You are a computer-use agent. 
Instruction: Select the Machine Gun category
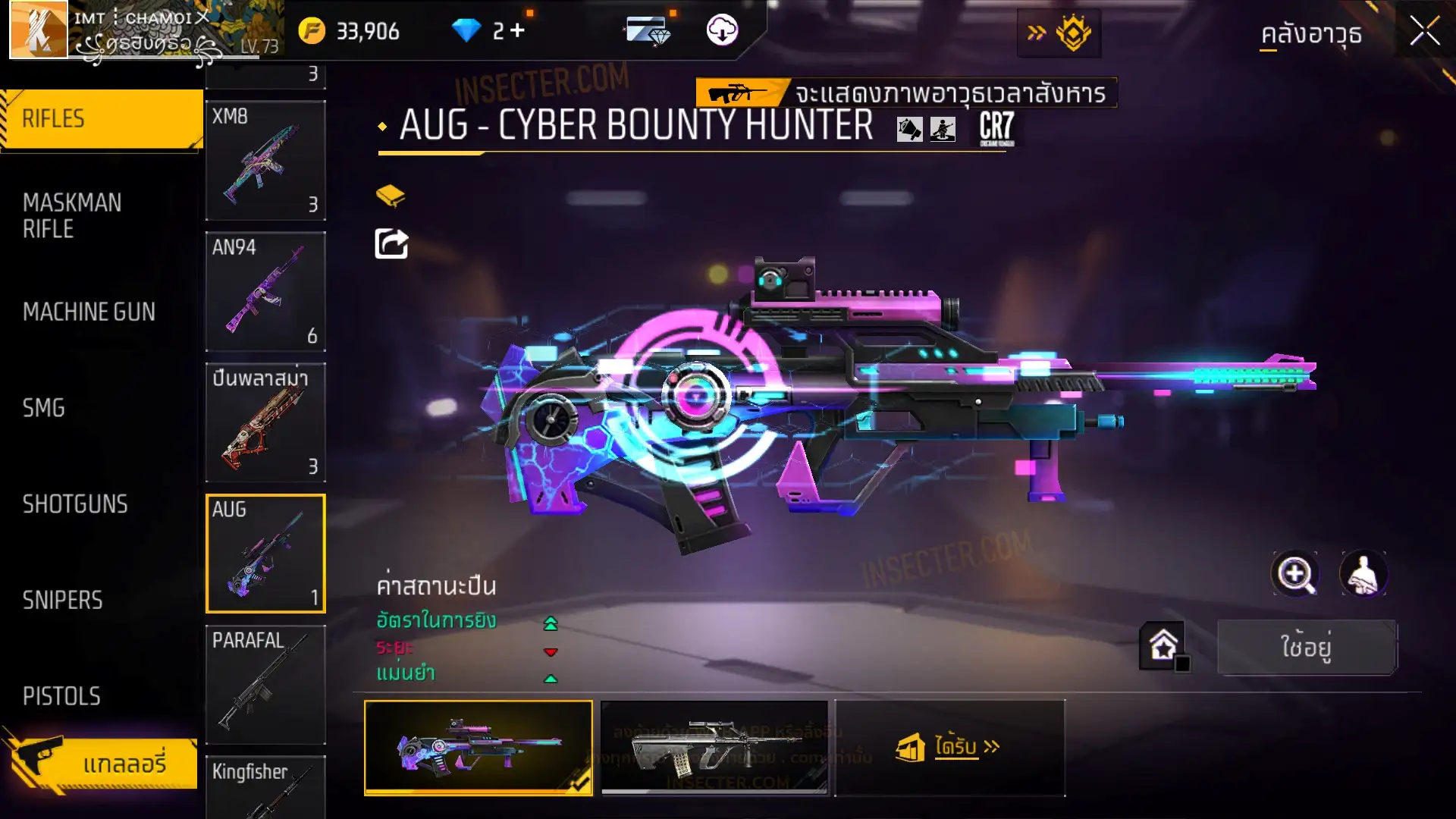coord(89,312)
